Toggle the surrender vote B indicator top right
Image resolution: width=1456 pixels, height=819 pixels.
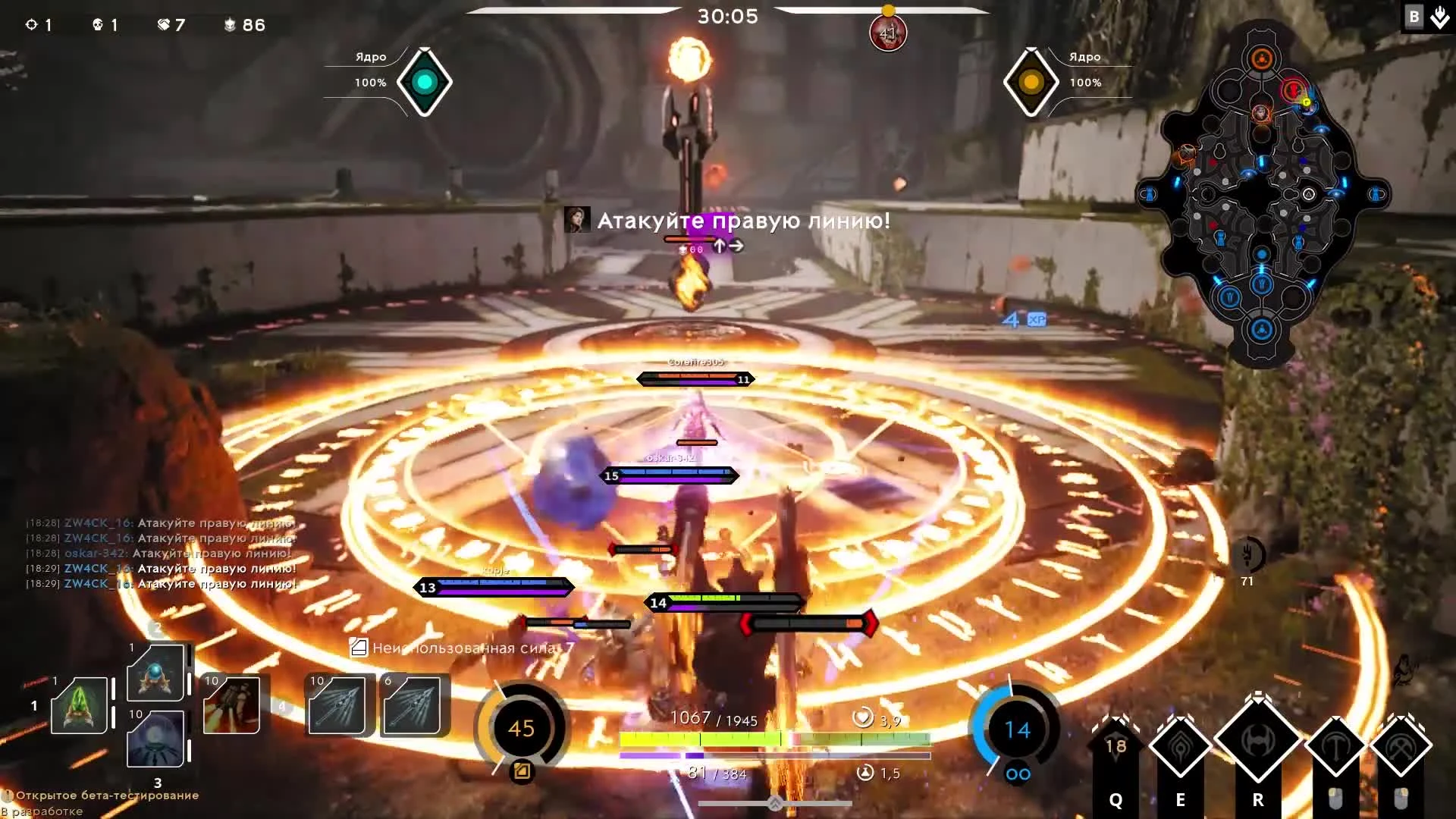pos(1413,15)
